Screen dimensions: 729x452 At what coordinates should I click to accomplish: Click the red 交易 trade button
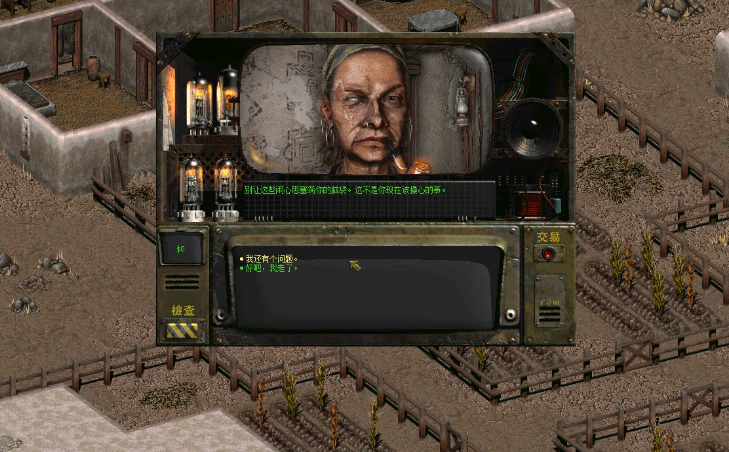point(547,254)
